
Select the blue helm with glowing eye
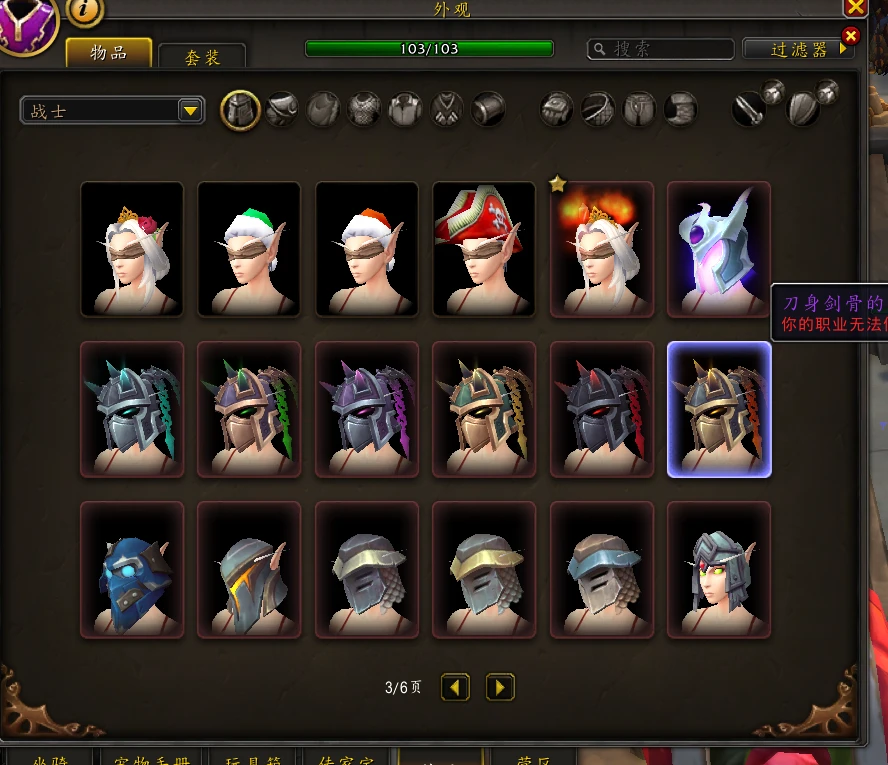(132, 569)
